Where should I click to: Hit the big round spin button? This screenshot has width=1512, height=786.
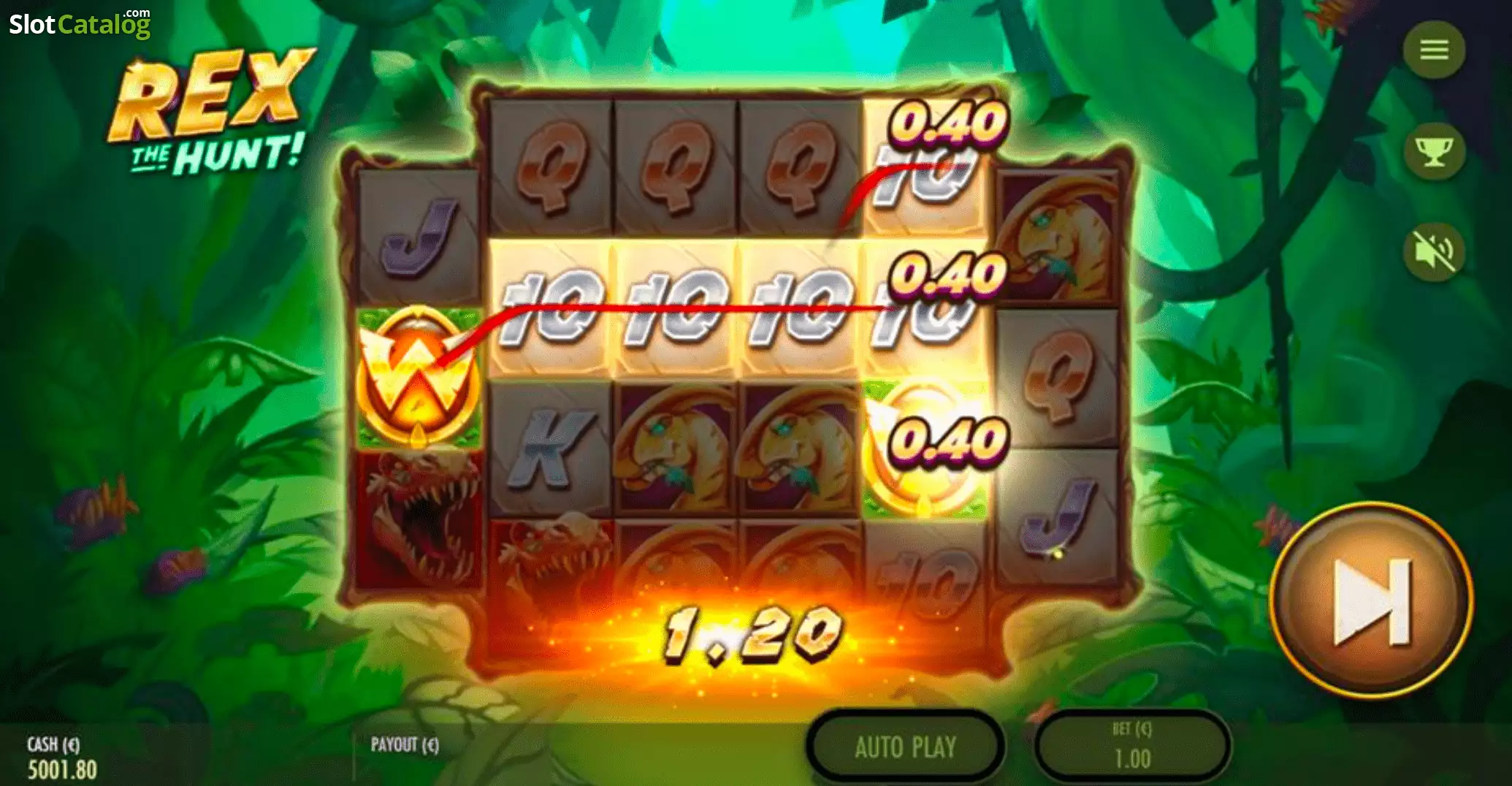click(1372, 600)
